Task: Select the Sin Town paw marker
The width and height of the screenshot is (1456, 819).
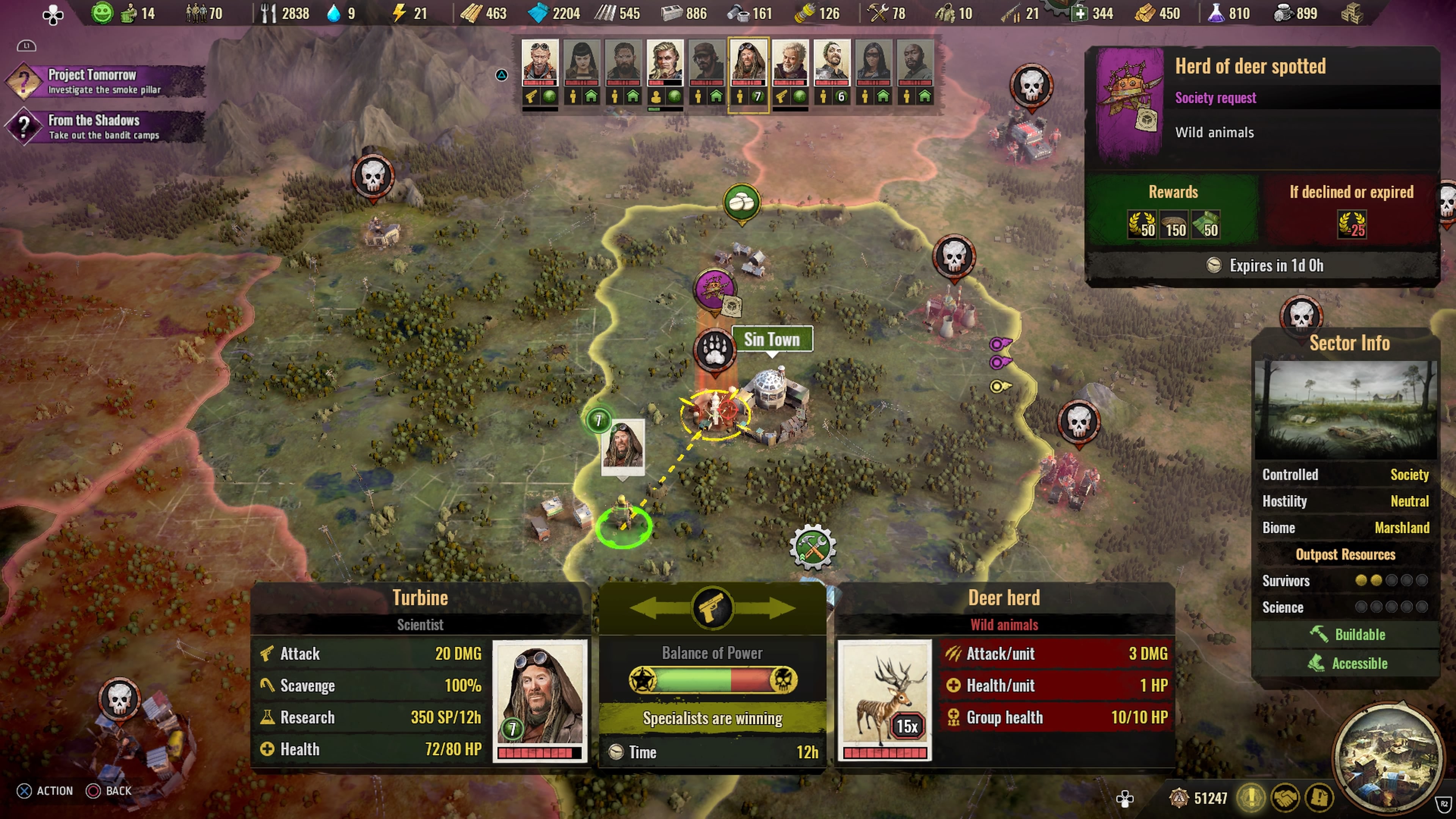Action: [x=715, y=349]
